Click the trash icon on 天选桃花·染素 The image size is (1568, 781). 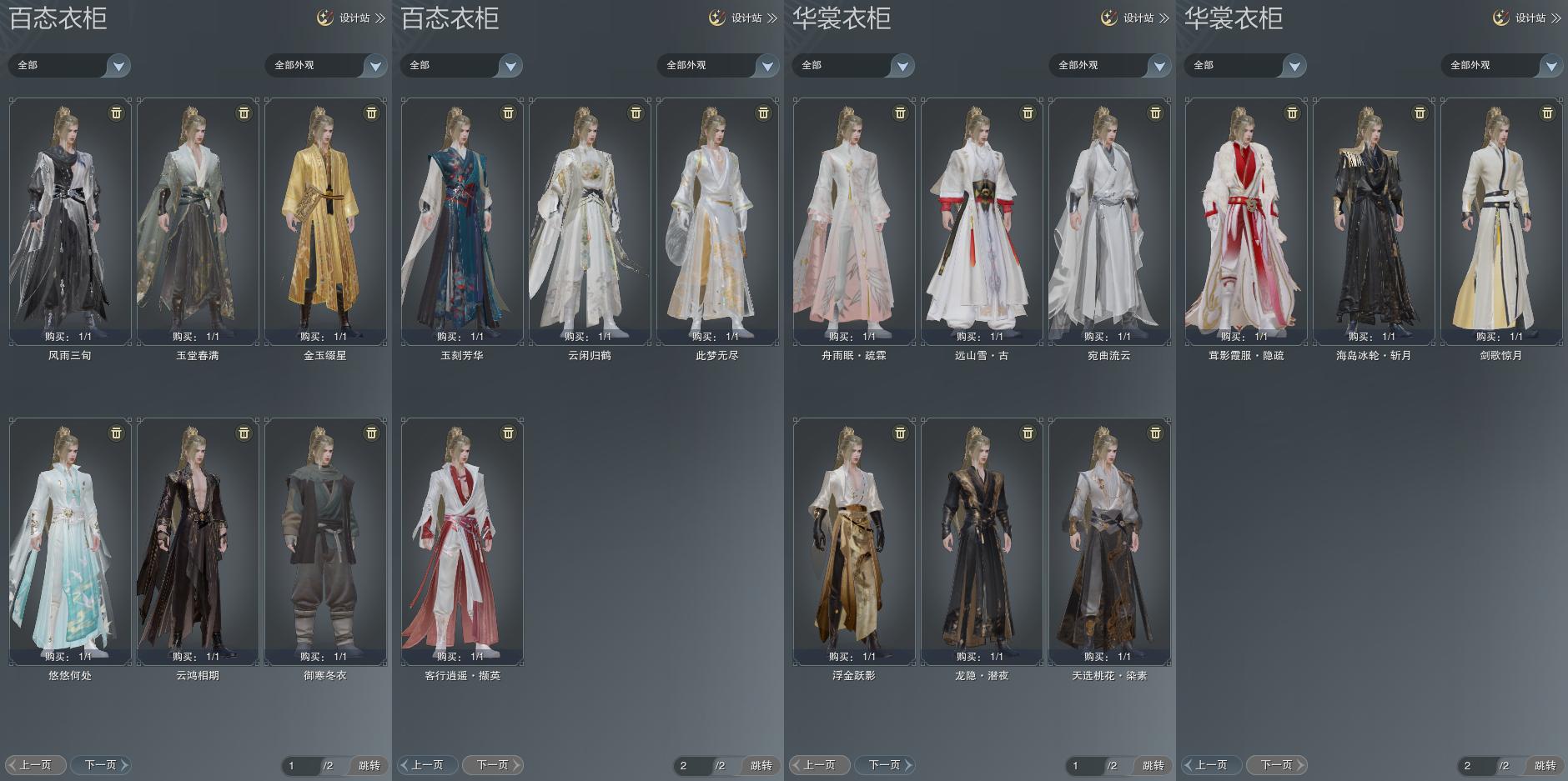point(1155,433)
